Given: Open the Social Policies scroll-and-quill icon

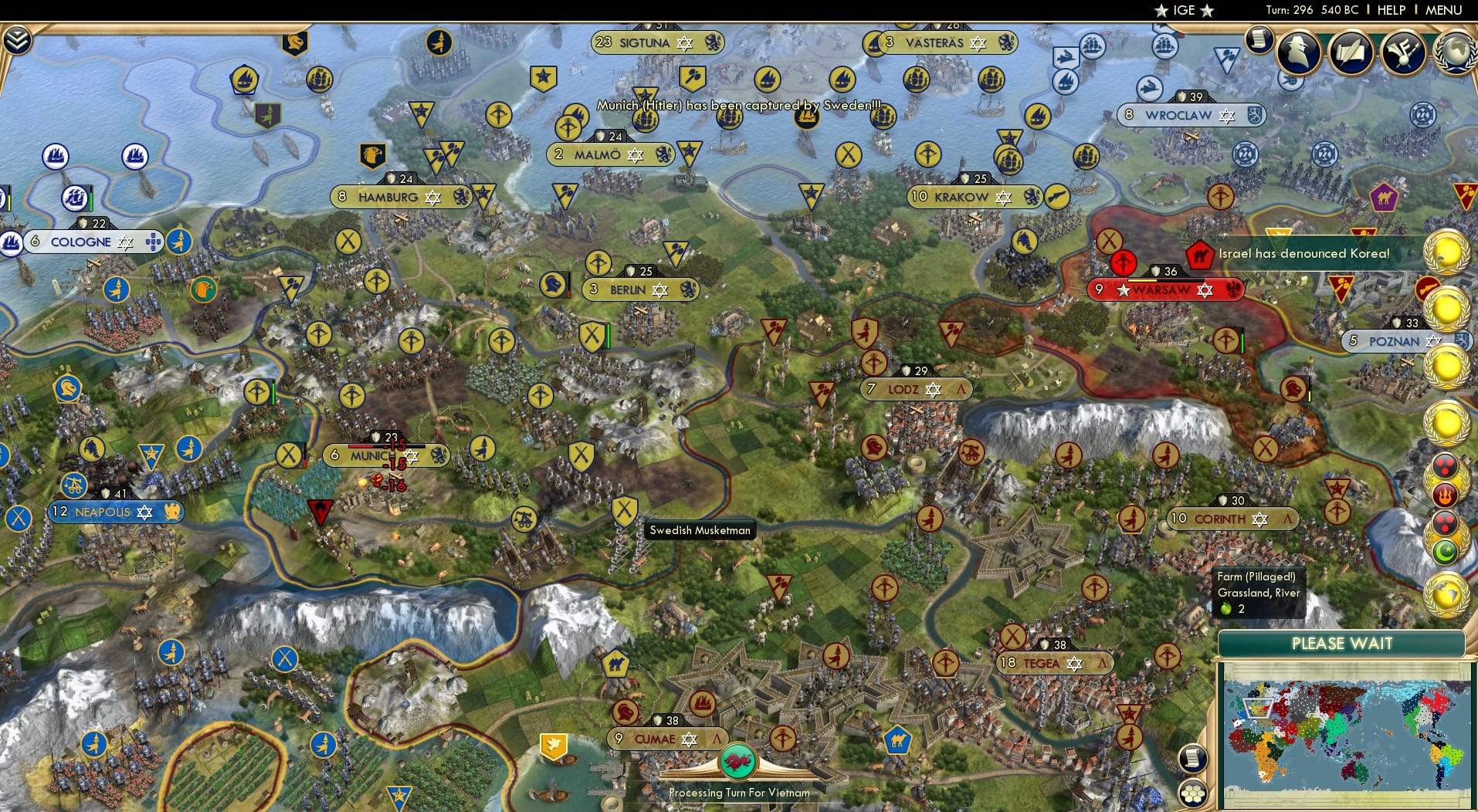Looking at the screenshot, I should (1352, 52).
